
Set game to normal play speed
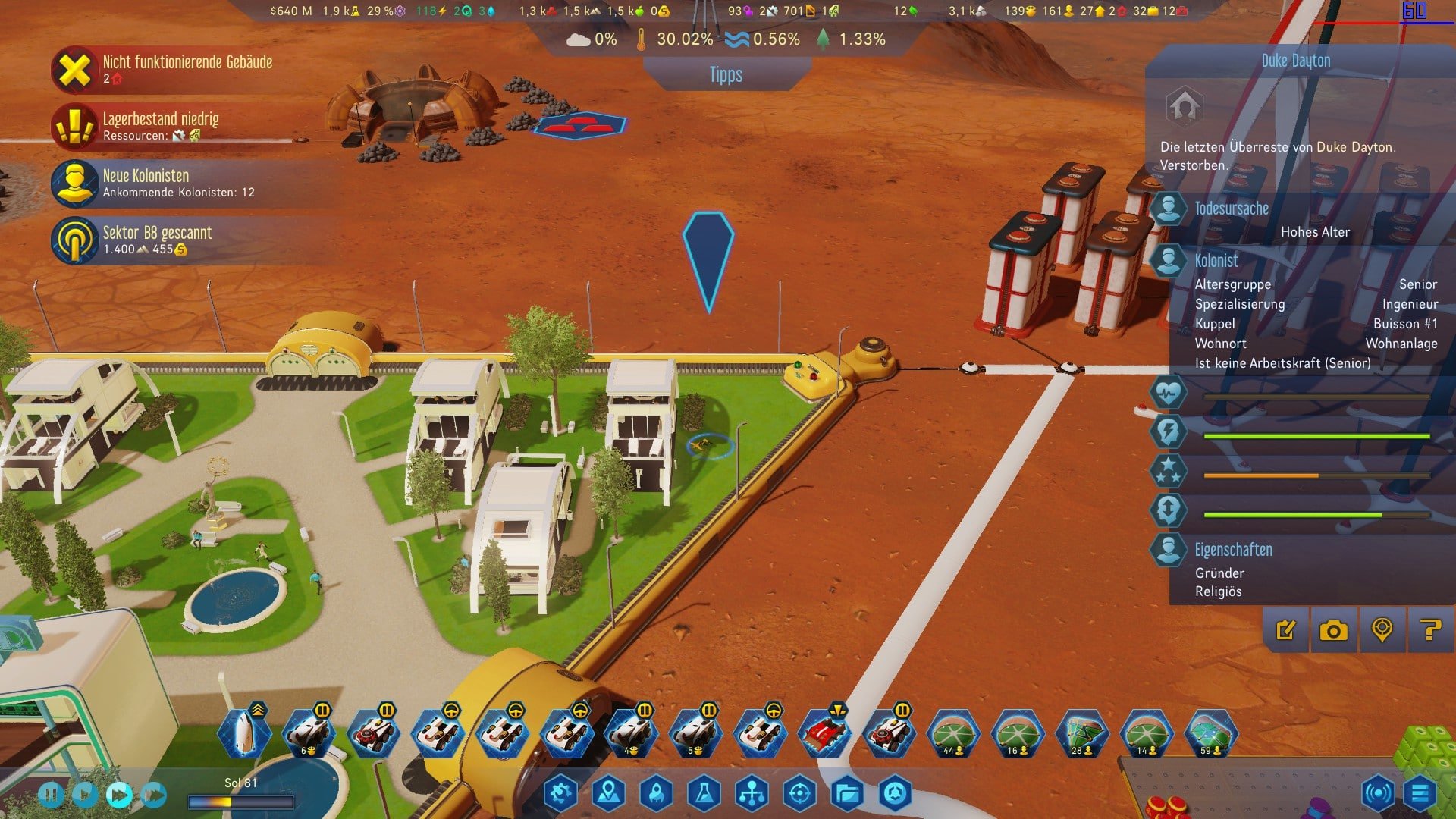84,795
